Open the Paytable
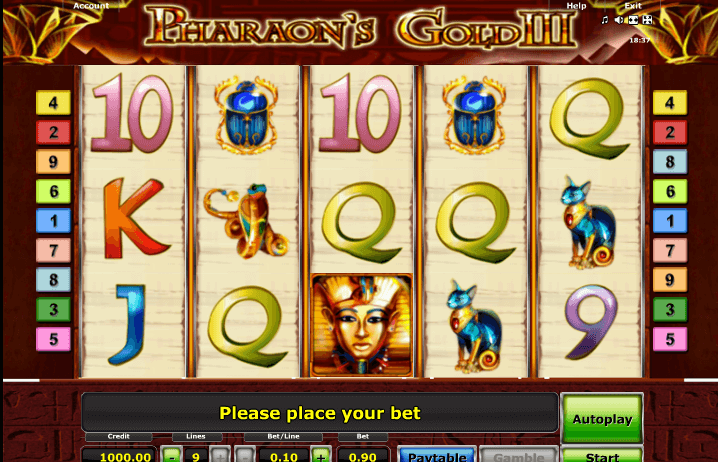The image size is (718, 462). (437, 456)
